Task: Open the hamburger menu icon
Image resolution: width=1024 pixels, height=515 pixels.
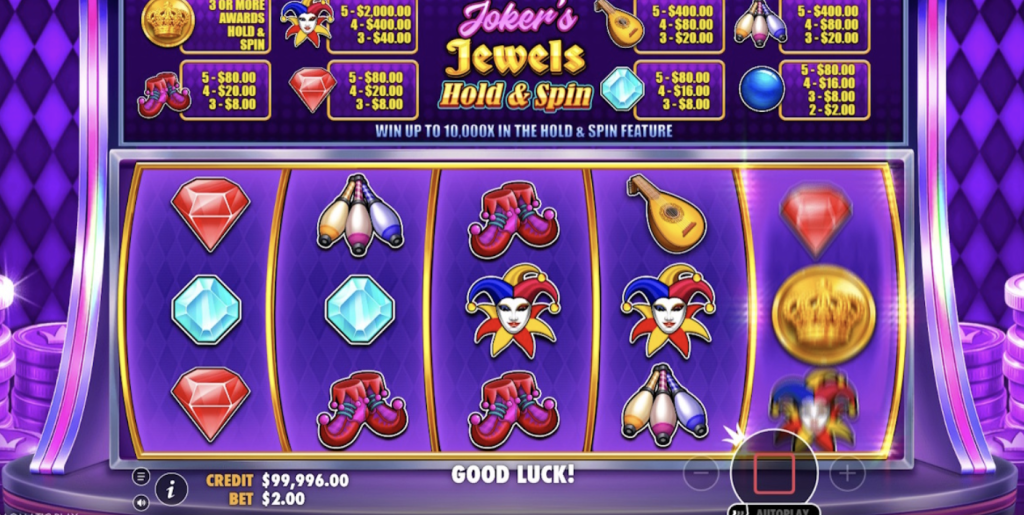Action: [141, 476]
